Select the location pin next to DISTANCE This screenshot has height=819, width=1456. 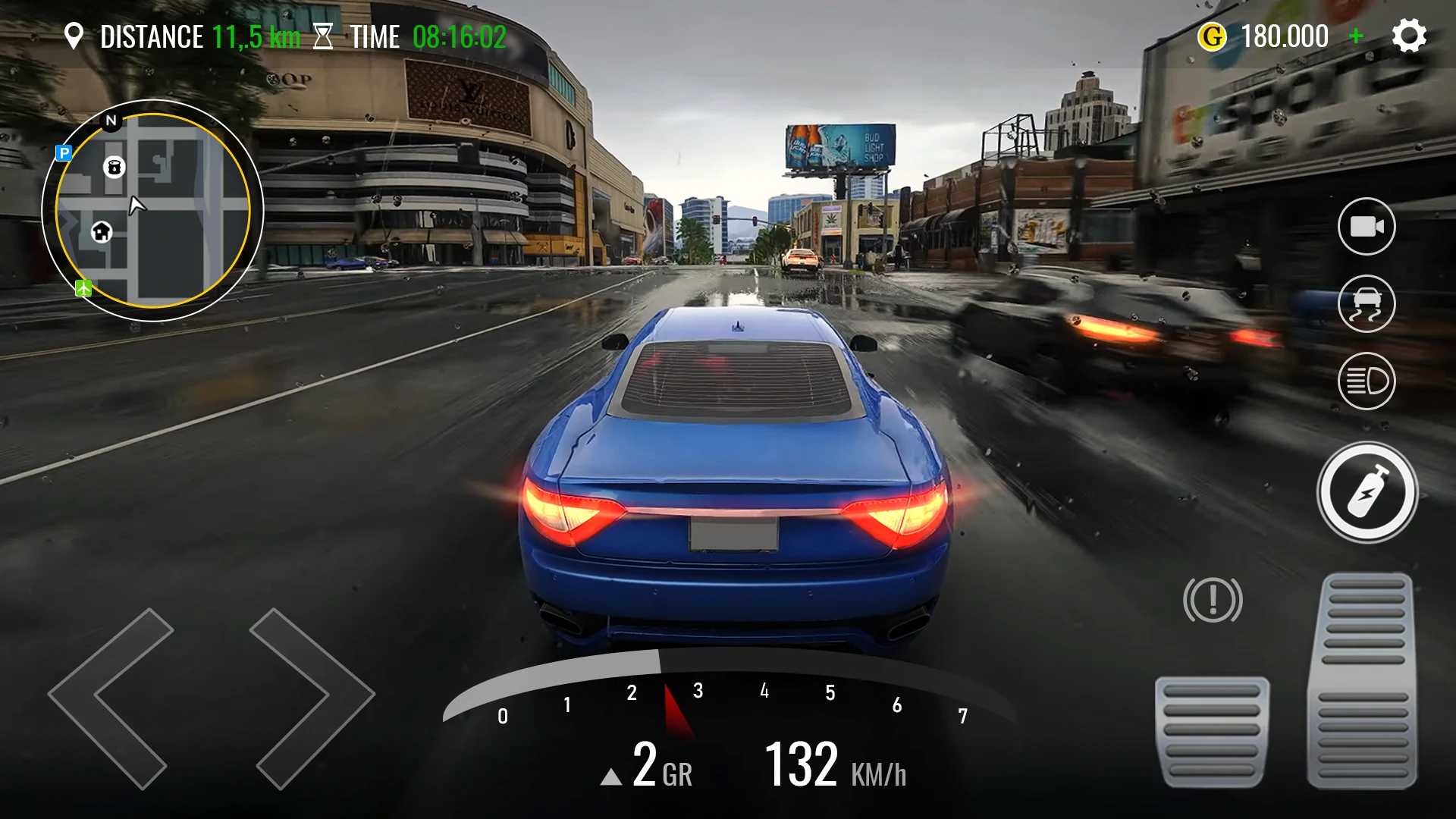(75, 36)
